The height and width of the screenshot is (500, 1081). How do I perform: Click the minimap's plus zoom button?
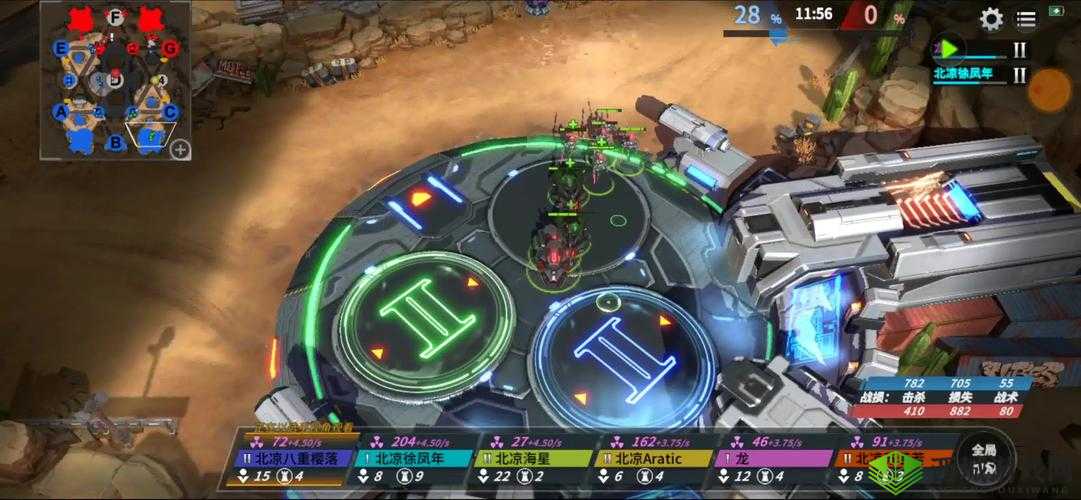pos(180,149)
